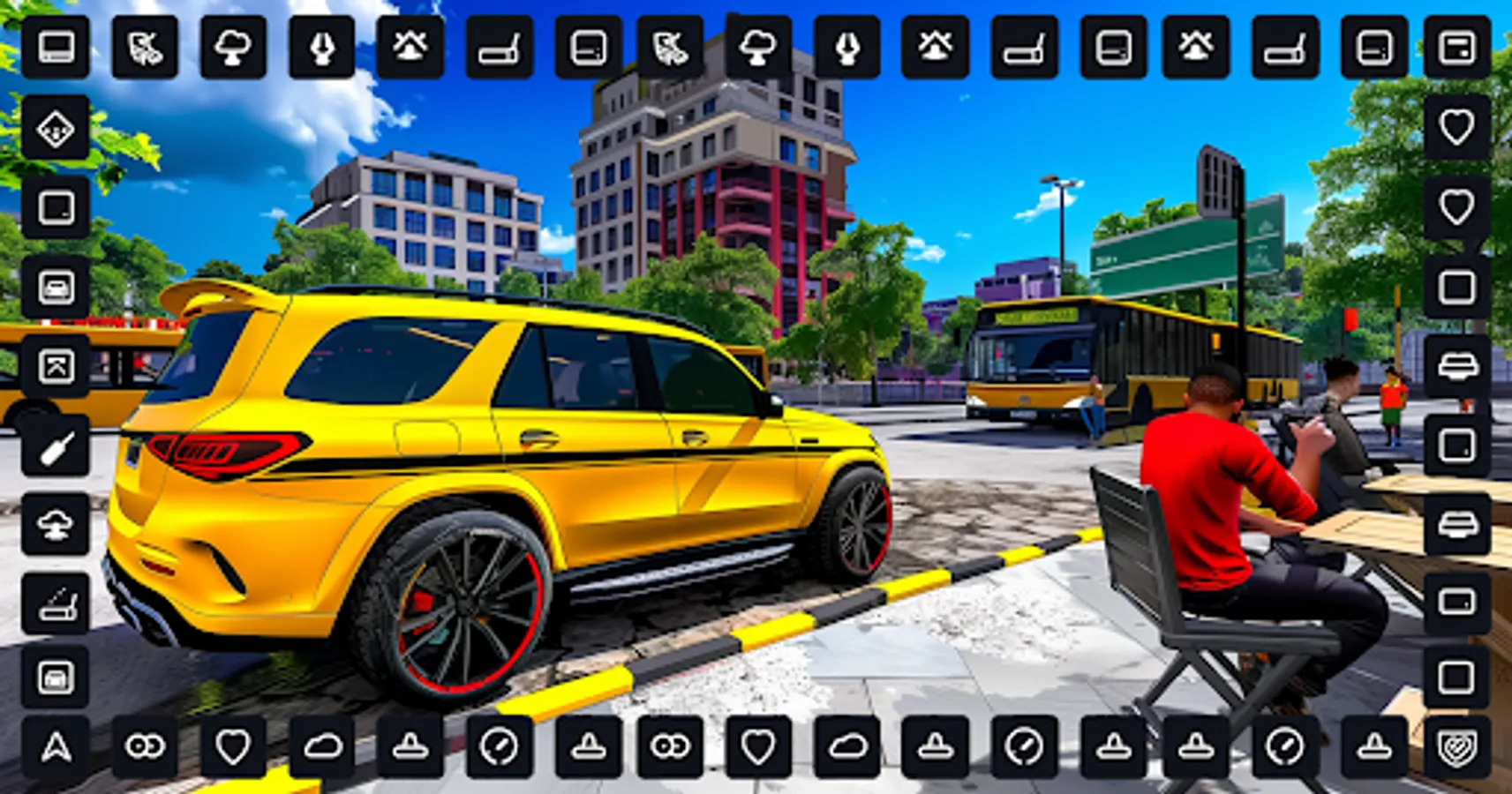Open the cloud upload icon on the left sidebar
1512x794 pixels.
pos(55,527)
